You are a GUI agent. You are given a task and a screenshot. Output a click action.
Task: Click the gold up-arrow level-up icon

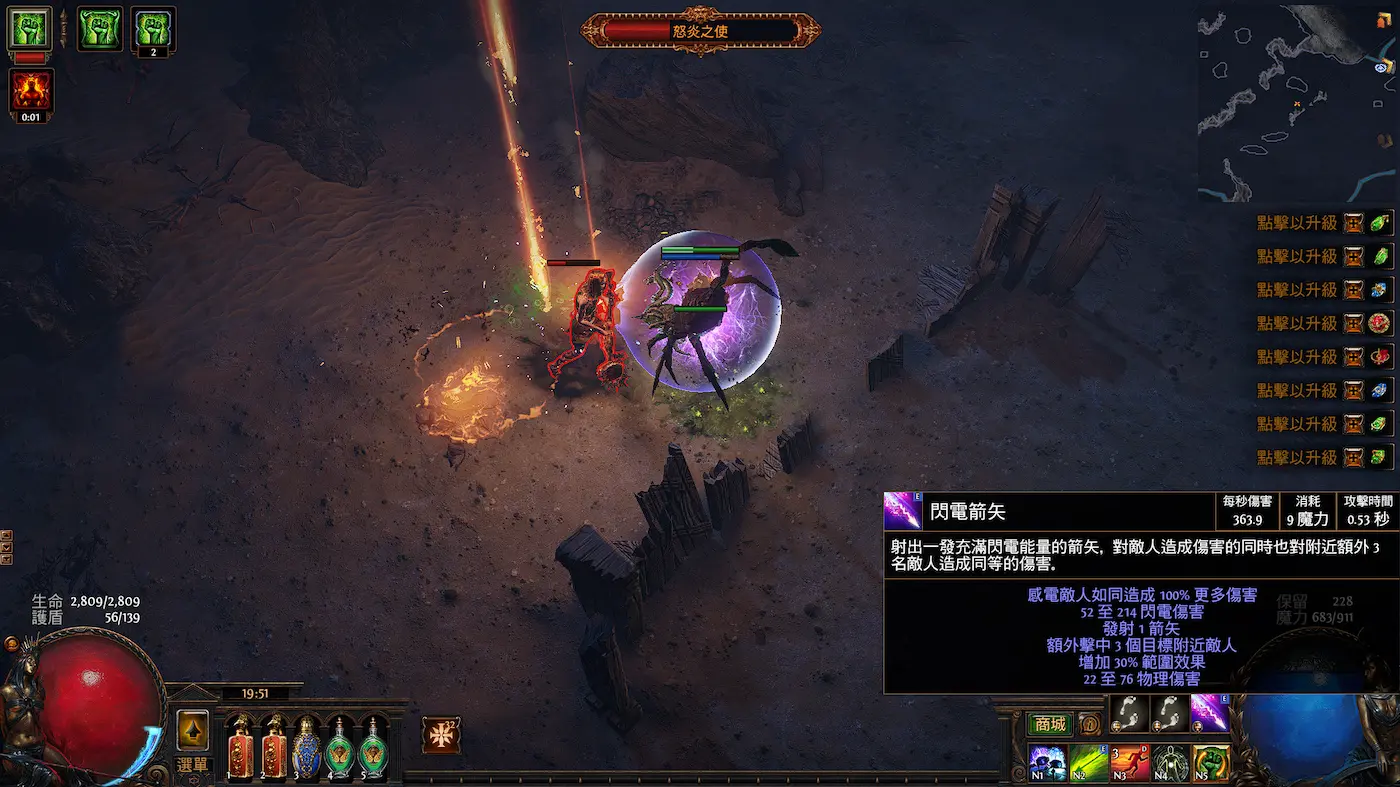point(193,730)
